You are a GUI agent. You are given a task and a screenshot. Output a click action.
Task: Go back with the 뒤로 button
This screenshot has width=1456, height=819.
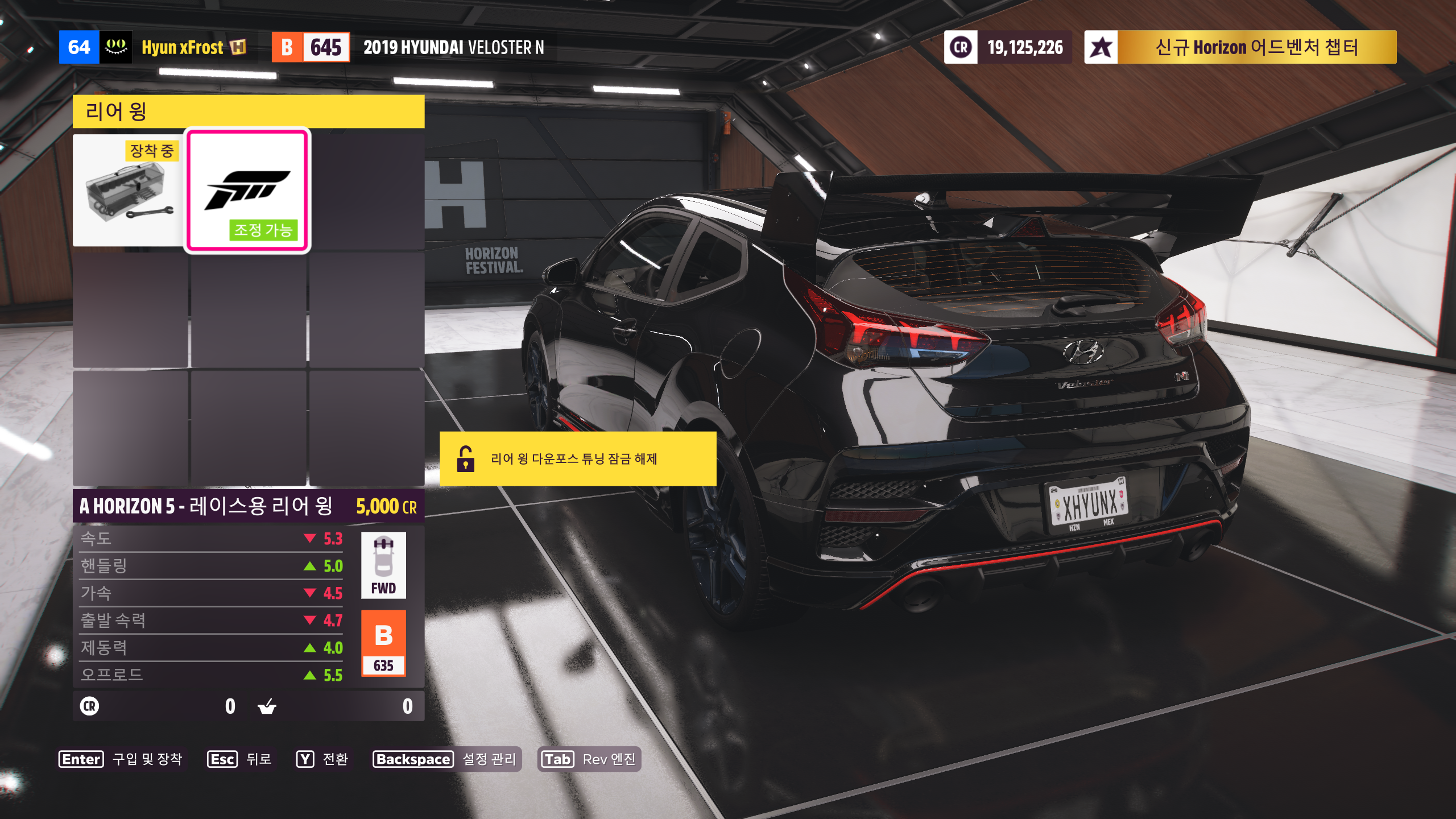pos(240,759)
